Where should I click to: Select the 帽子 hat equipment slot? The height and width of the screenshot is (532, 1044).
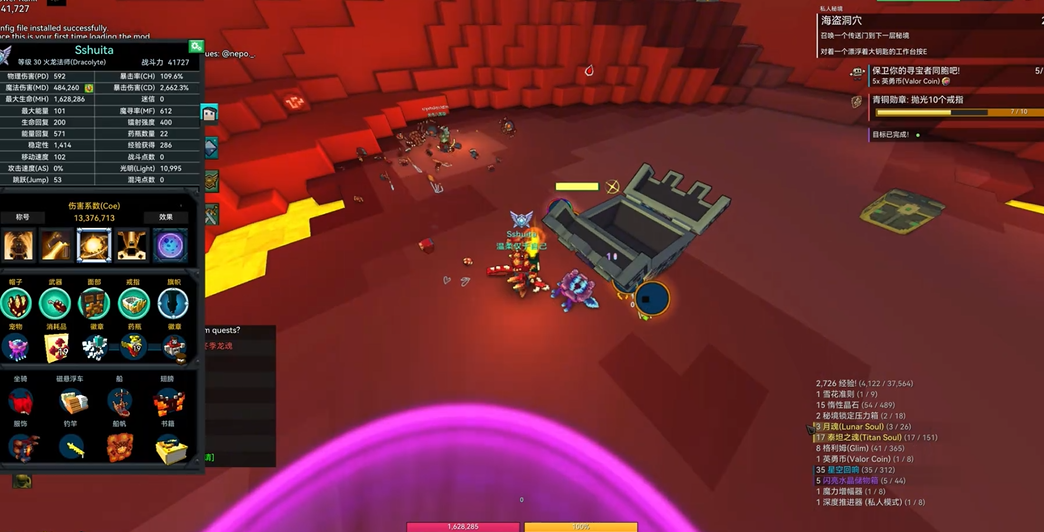[x=18, y=304]
